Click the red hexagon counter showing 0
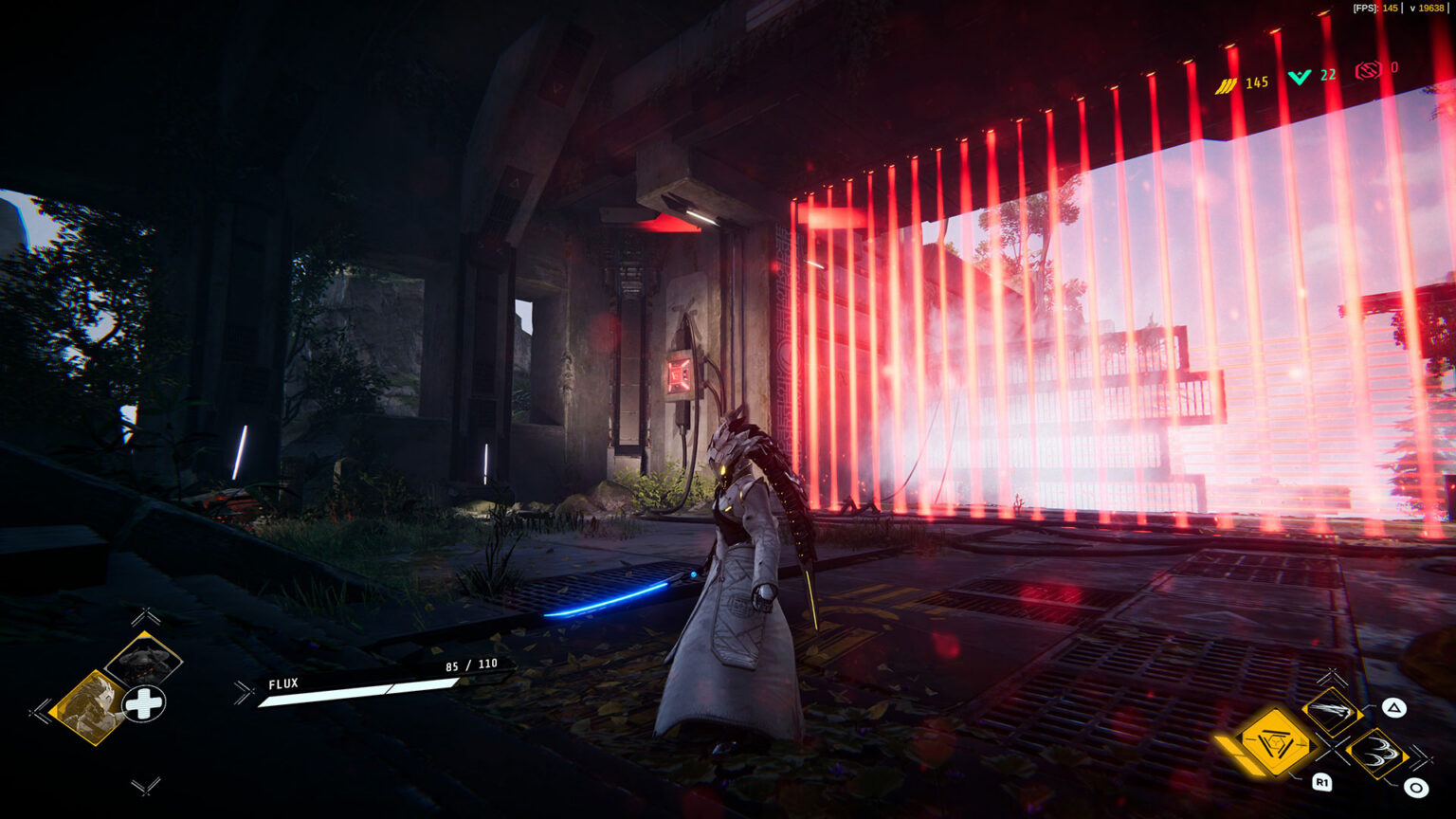1456x819 pixels. [1369, 68]
